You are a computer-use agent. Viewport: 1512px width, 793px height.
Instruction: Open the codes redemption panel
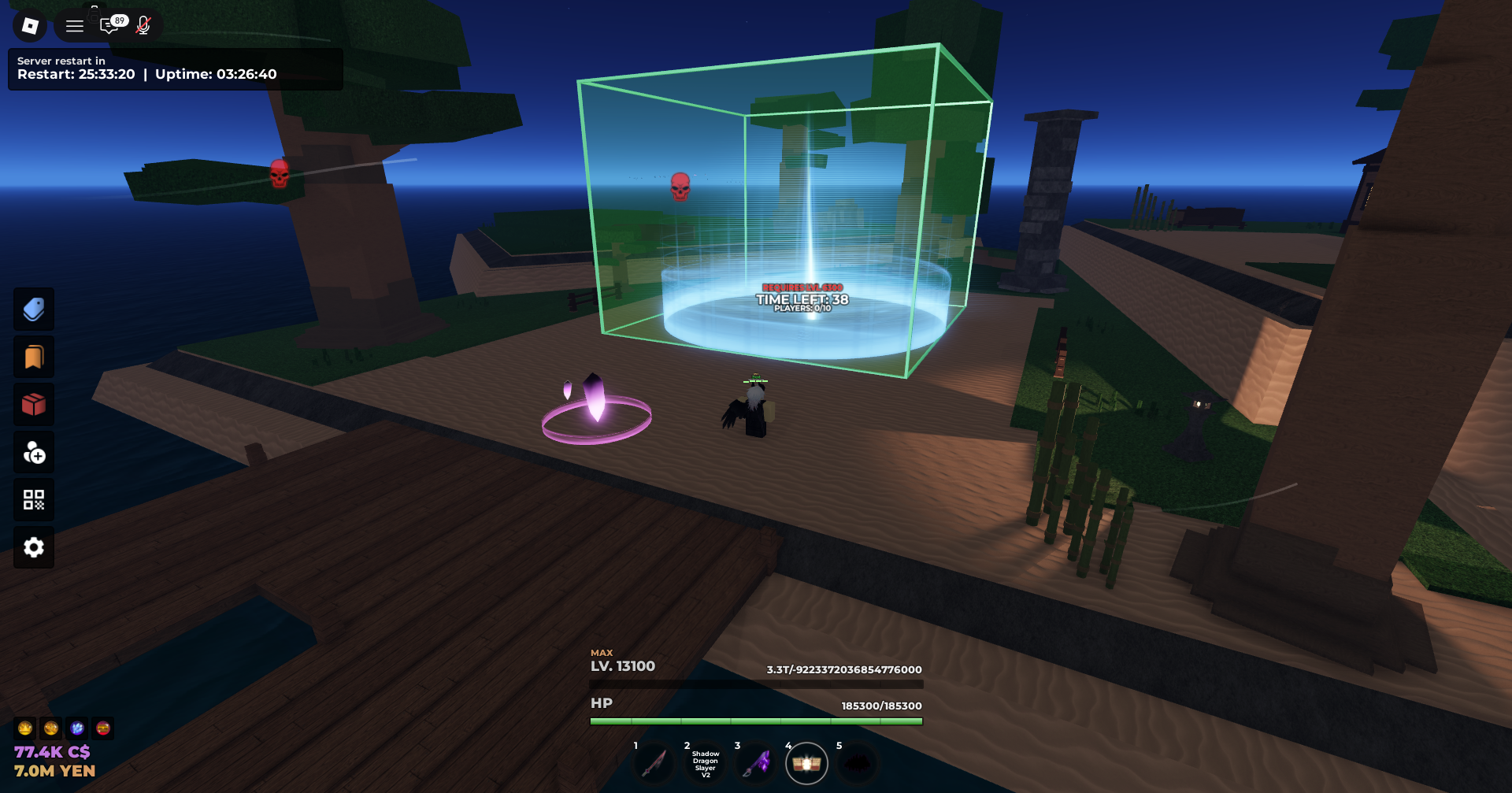(34, 499)
